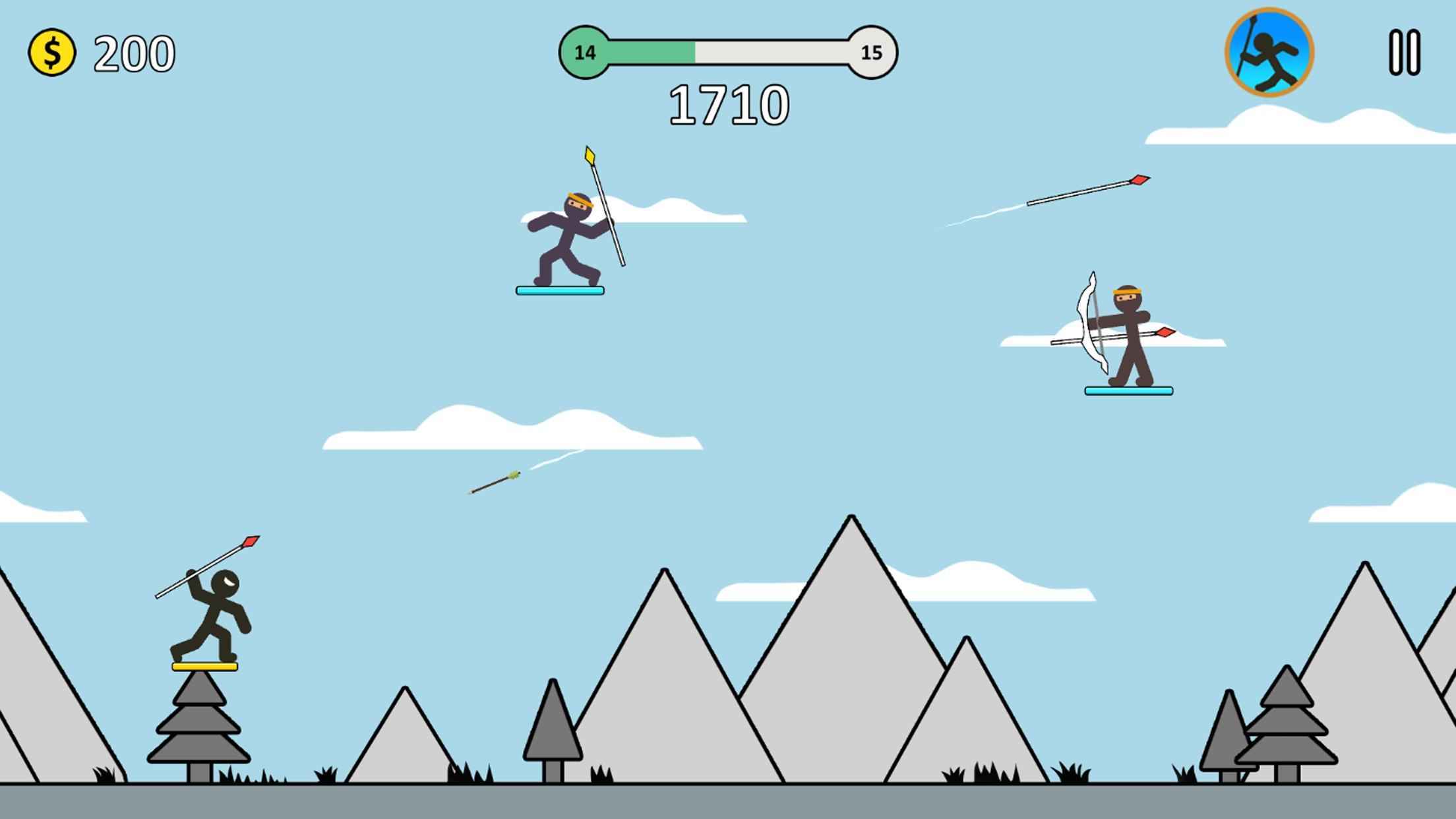Click the gold dollar coin icon
This screenshot has width=1456, height=819.
tap(52, 53)
